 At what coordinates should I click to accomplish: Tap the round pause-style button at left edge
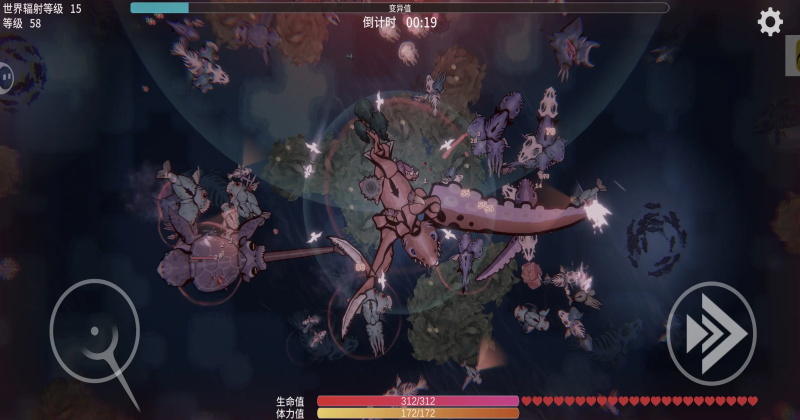(x=5, y=76)
